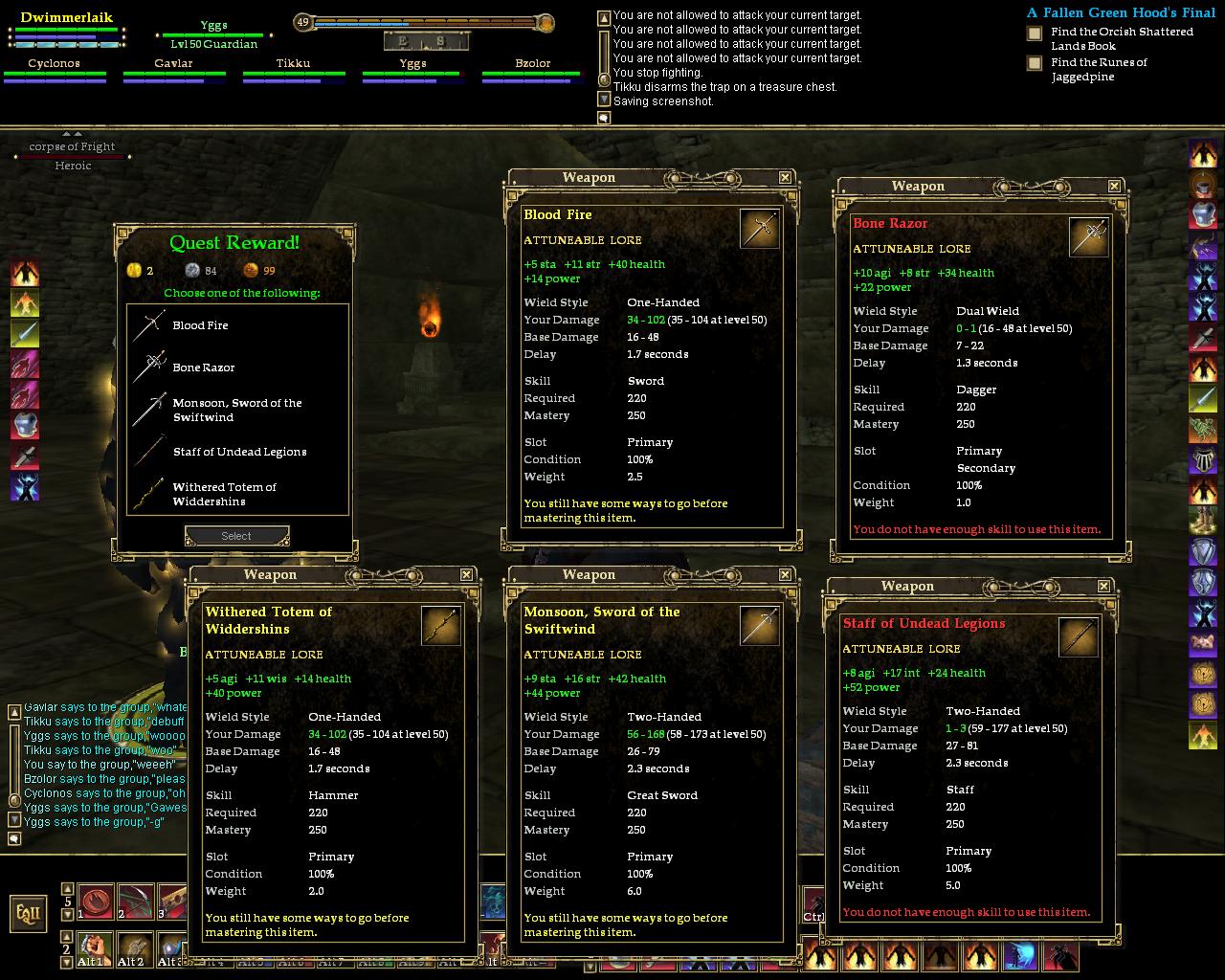This screenshot has width=1225, height=980.
Task: Choose Blood Fire in the reward list
Action: 200,325
